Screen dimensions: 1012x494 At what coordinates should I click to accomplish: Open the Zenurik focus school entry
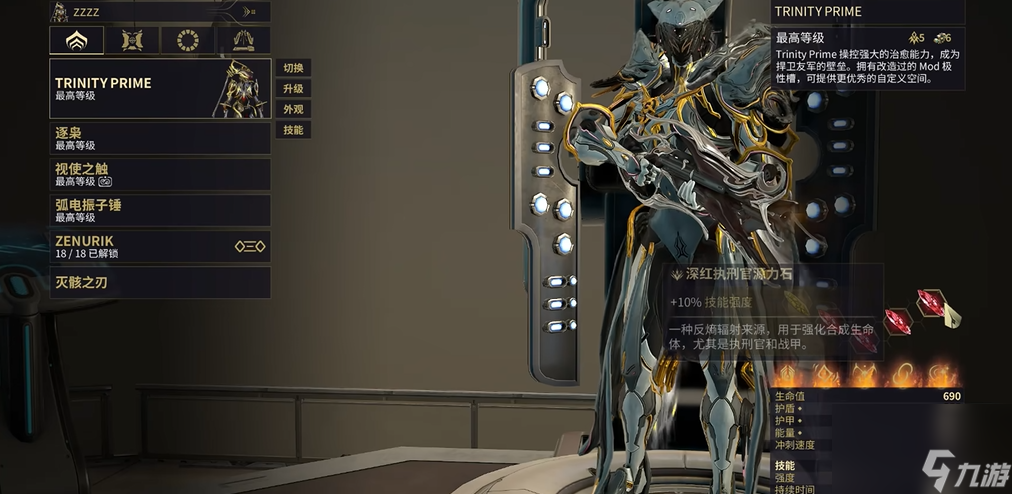pyautogui.click(x=160, y=246)
